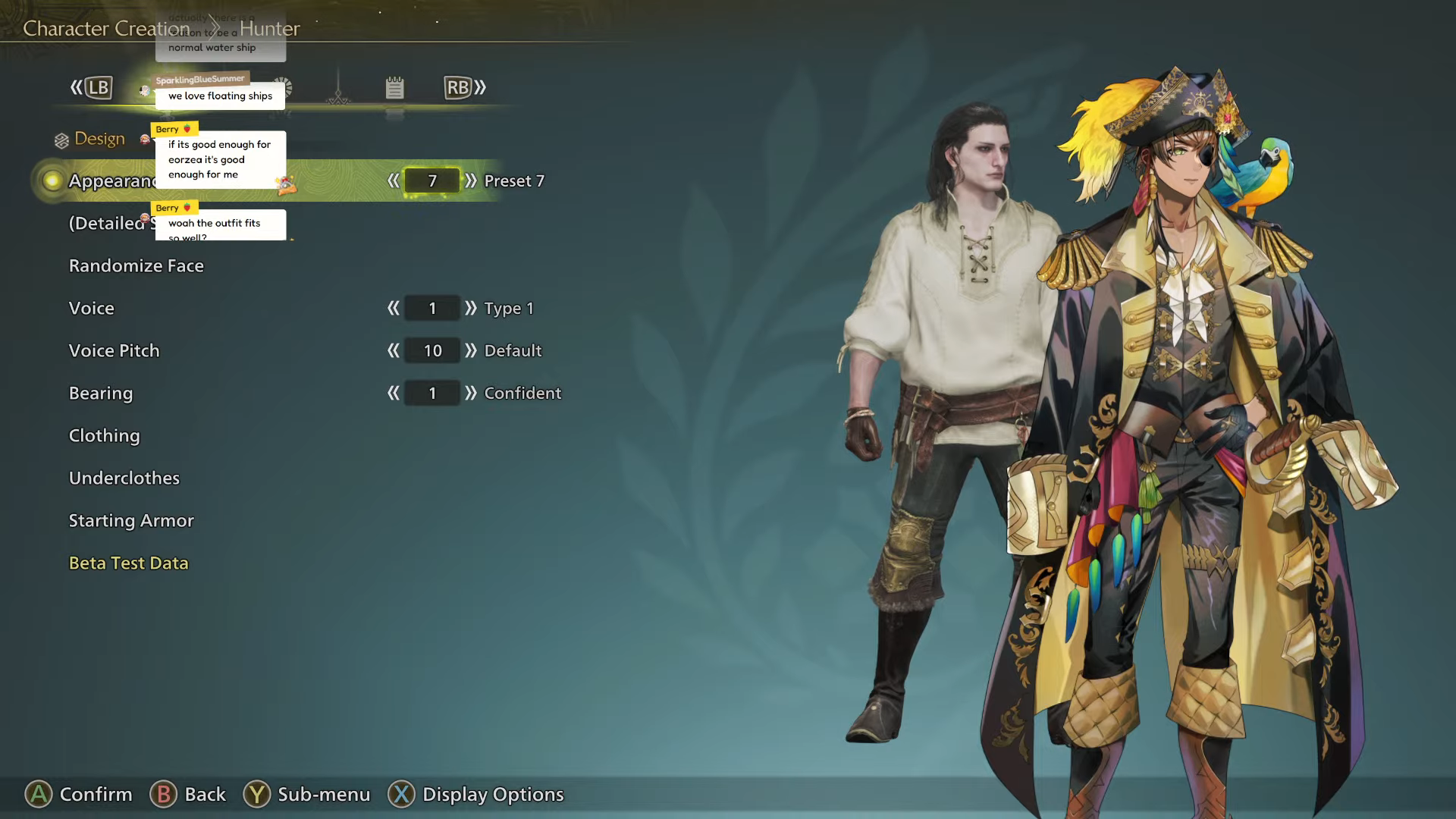Click the Character Creation breadcrumb
Image resolution: width=1456 pixels, height=819 pixels.
click(106, 29)
